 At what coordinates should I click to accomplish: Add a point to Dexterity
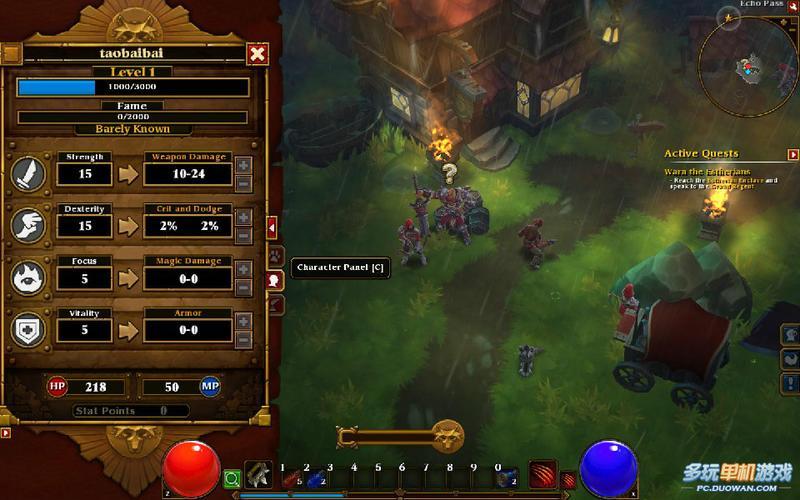[244, 217]
